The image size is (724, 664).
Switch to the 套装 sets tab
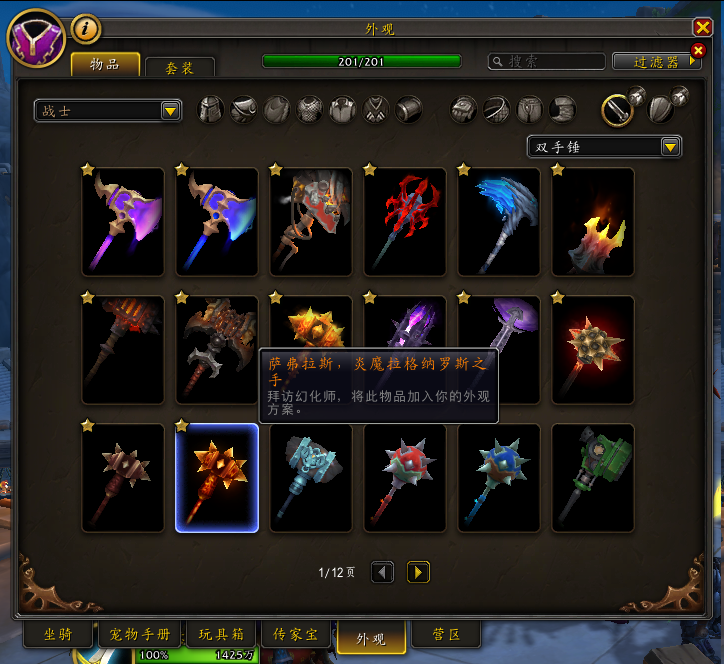point(179,67)
